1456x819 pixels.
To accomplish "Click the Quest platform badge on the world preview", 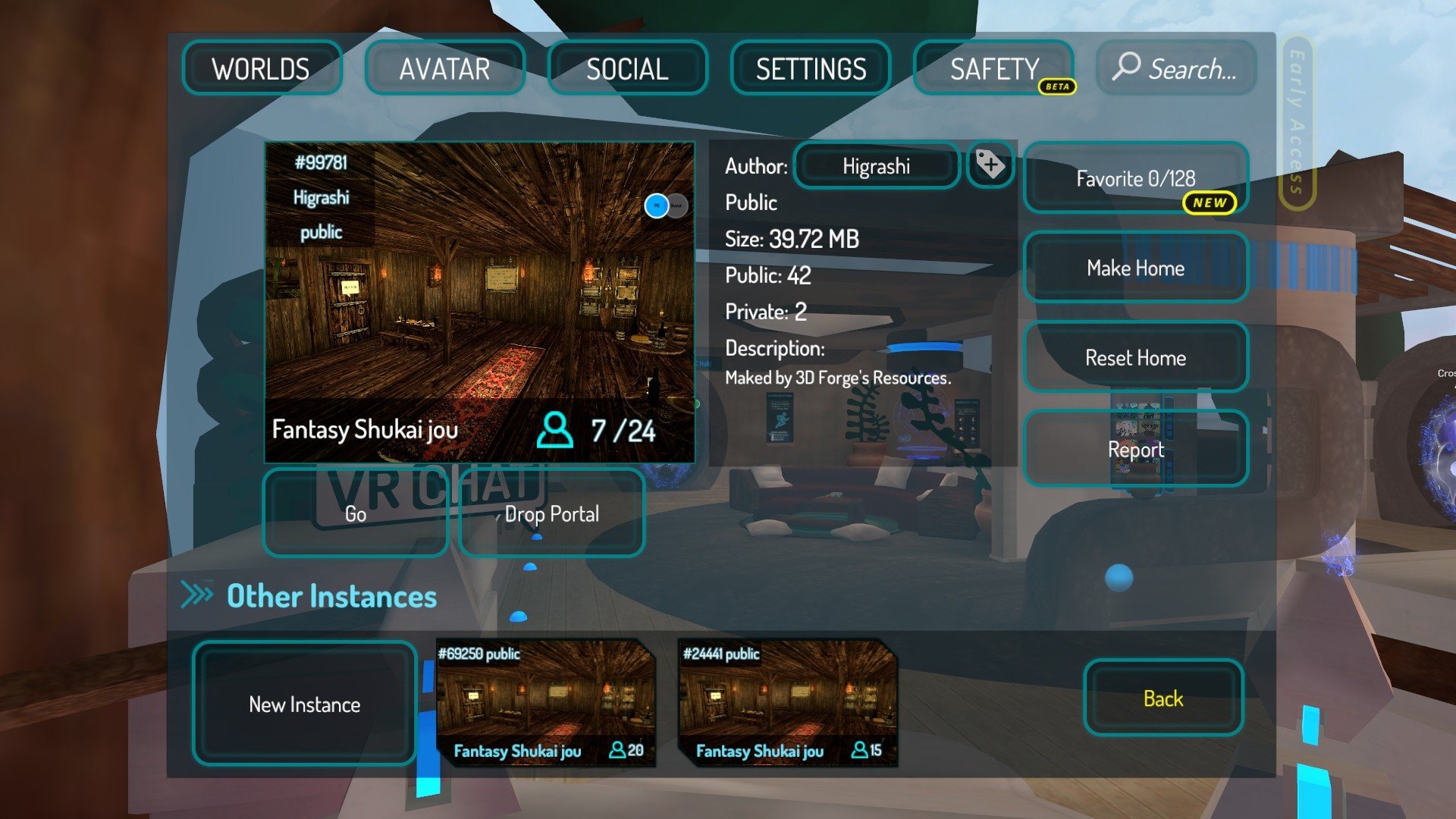I will pos(676,206).
